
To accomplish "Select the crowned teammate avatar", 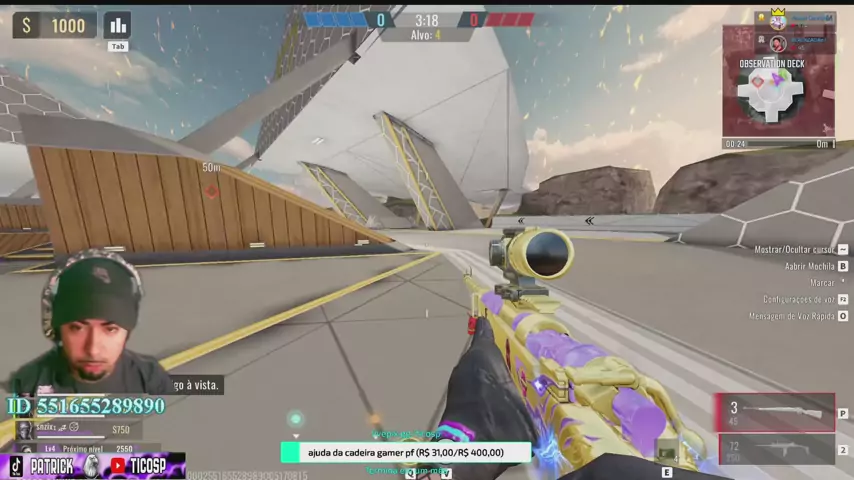I will [777, 20].
